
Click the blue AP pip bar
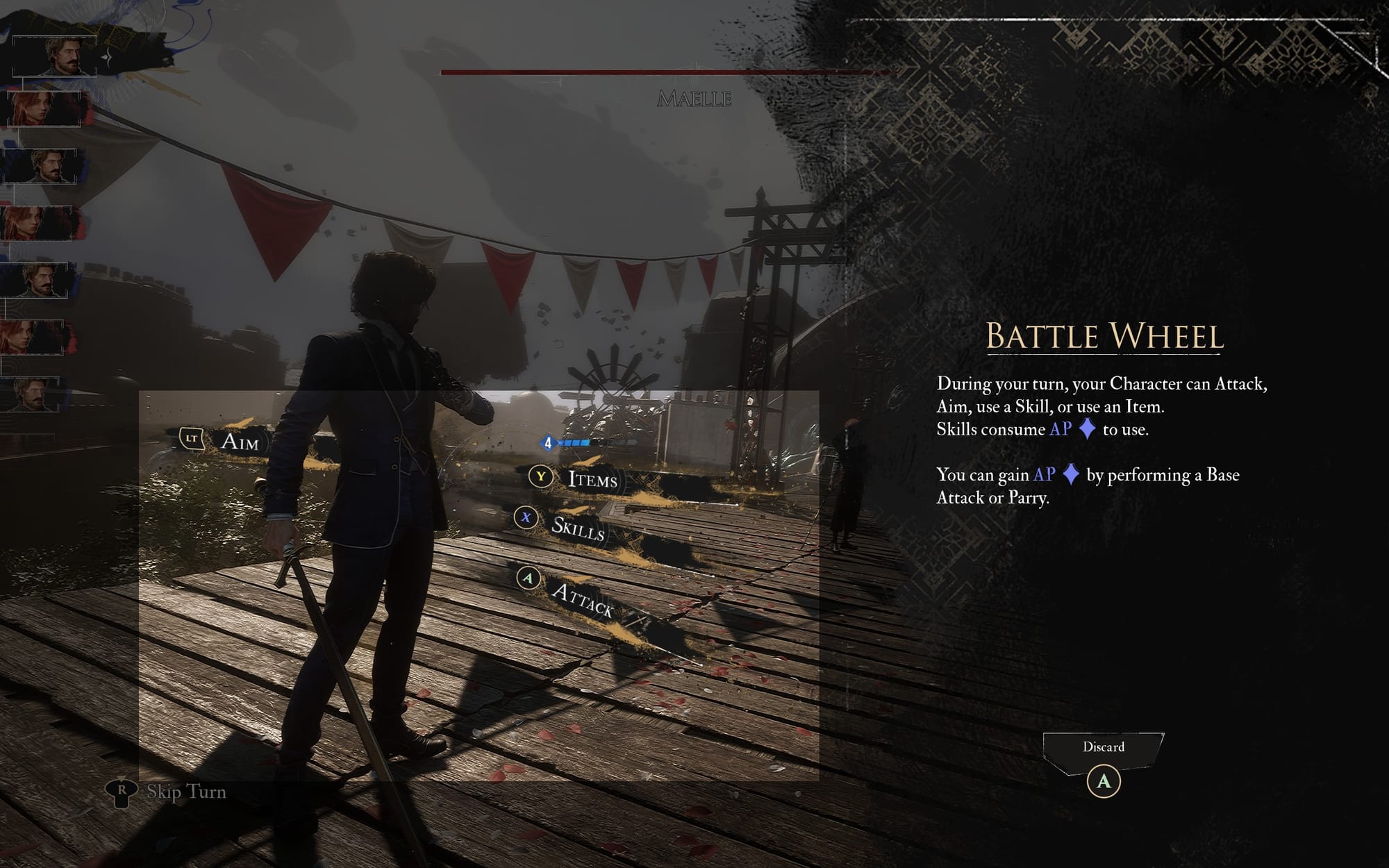click(x=574, y=442)
